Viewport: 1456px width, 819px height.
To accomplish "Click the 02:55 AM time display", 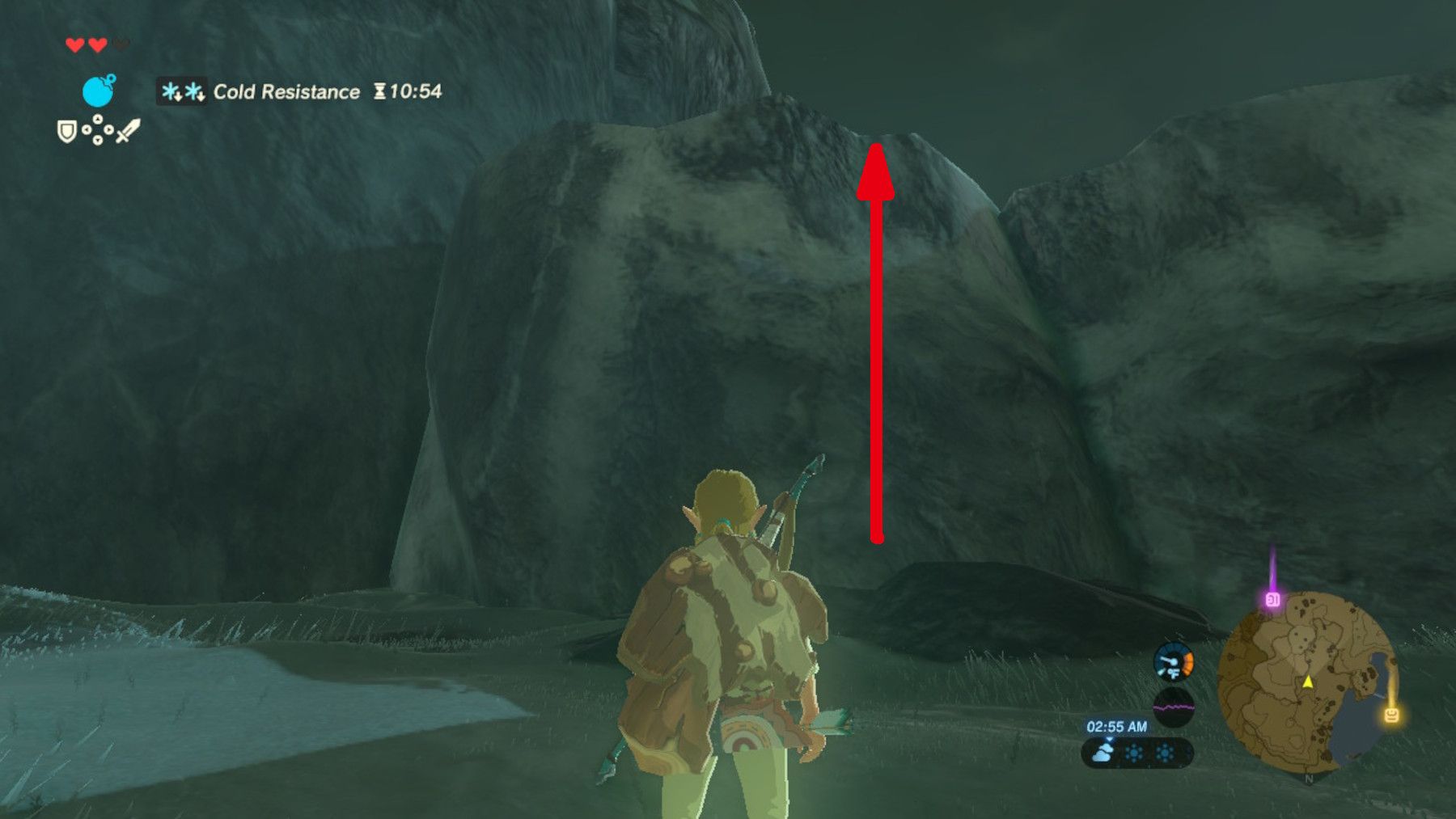I will tap(1117, 727).
